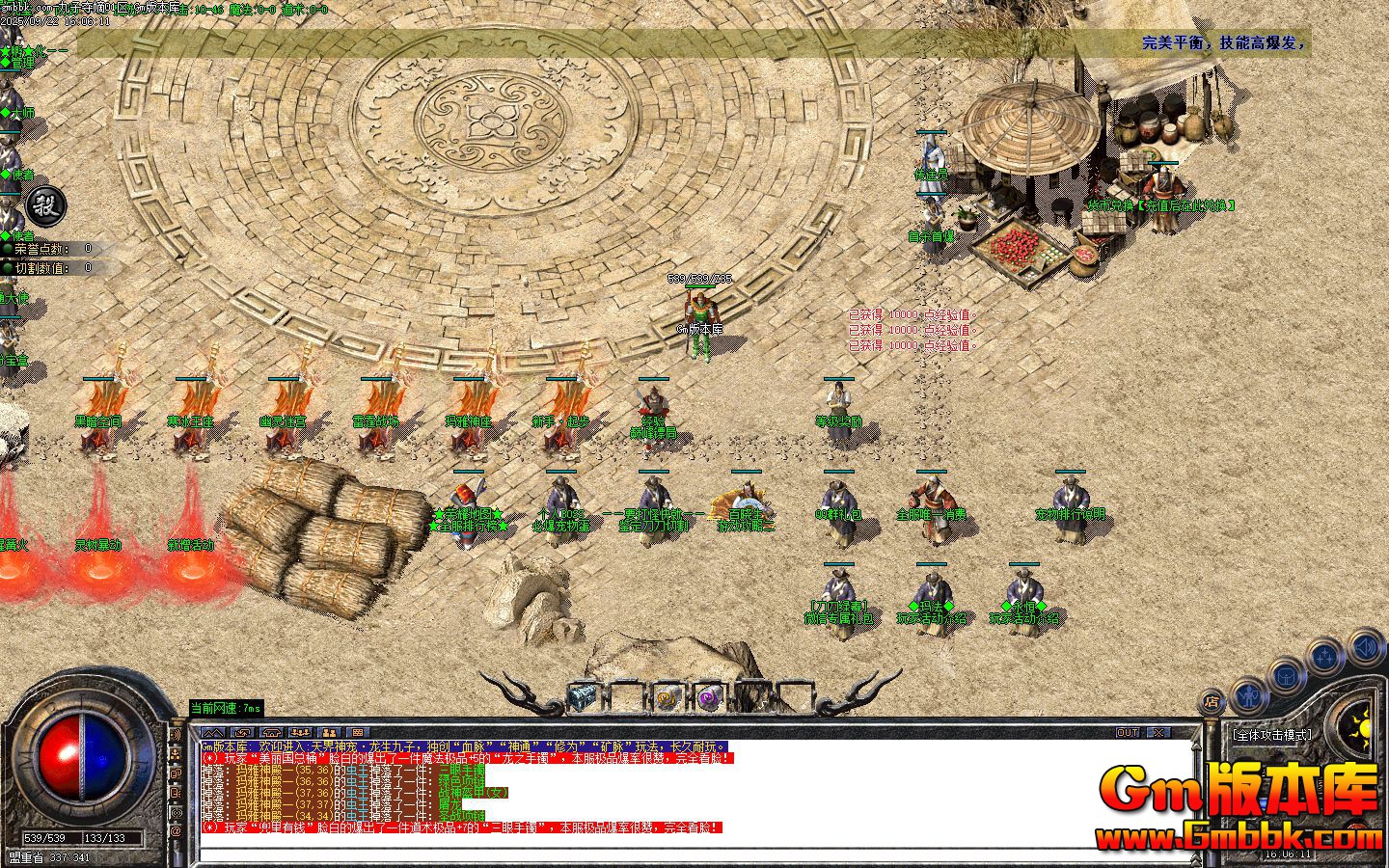Open the character equipment round icon
The width and height of the screenshot is (1389, 868).
click(1249, 693)
